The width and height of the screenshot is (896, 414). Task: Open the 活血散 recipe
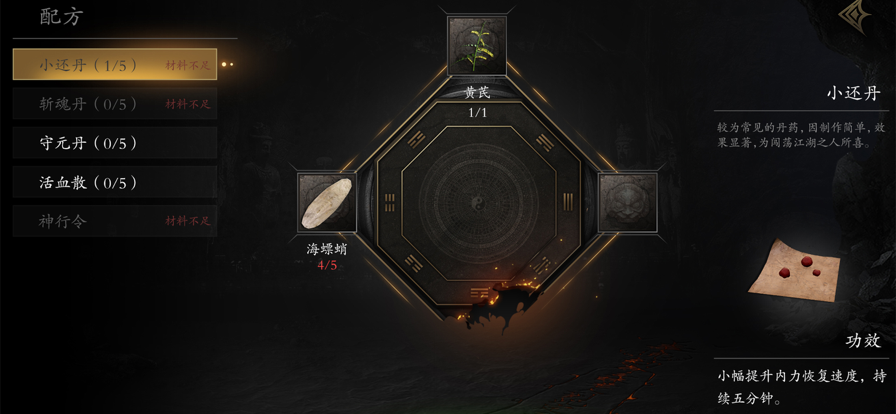coord(115,183)
